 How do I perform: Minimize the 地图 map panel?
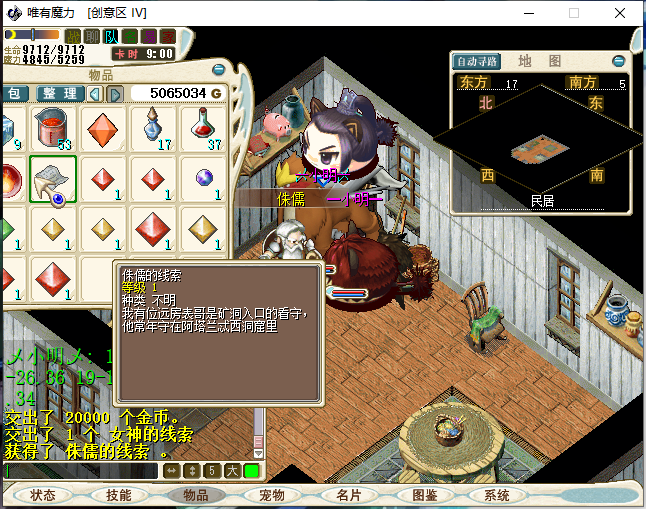click(618, 61)
